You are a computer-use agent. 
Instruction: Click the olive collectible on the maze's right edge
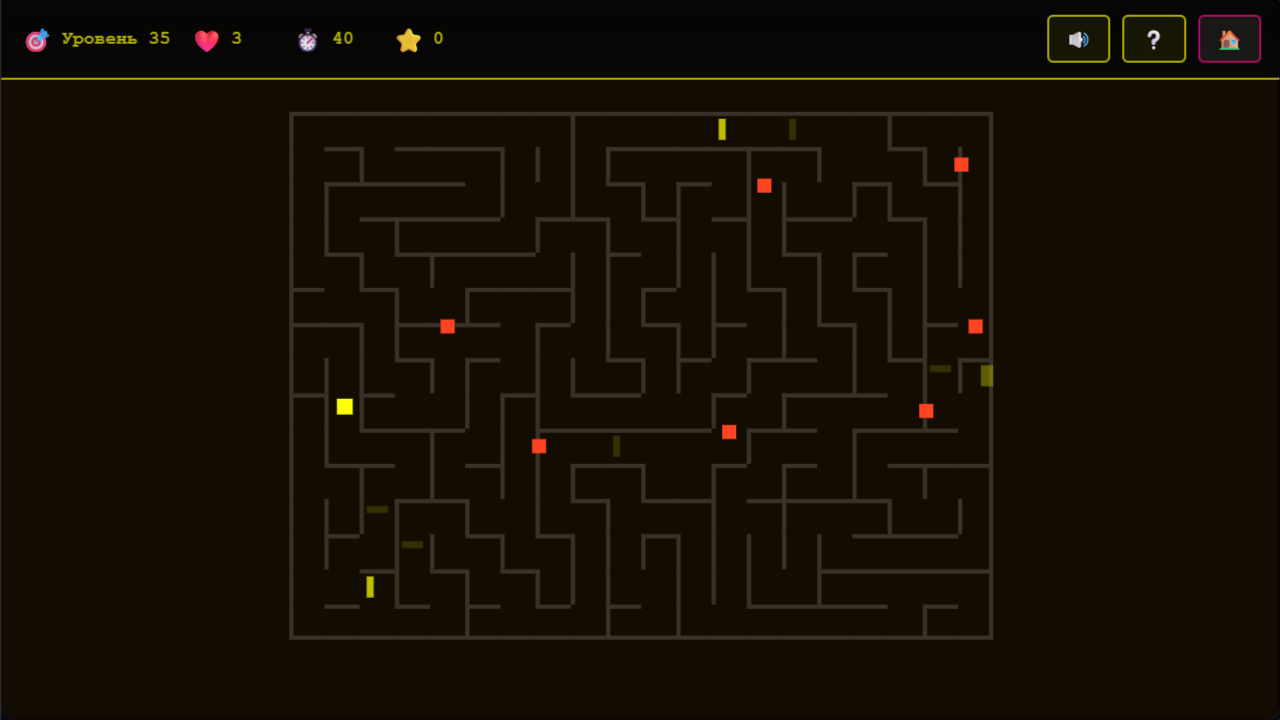(x=985, y=376)
